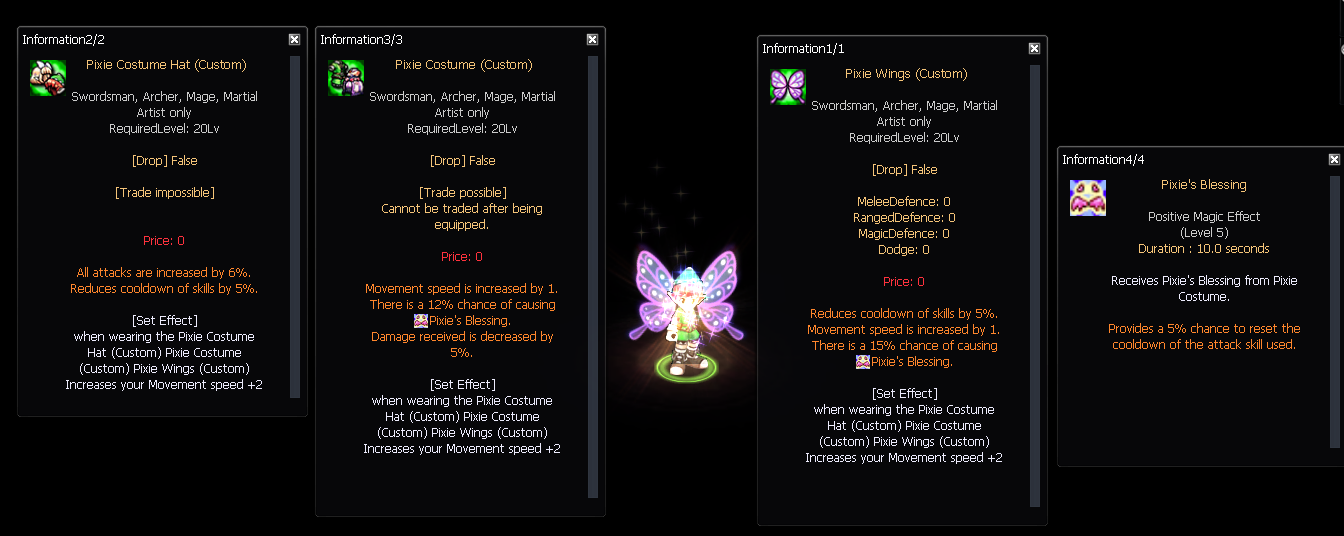Click the scrollbar in the Pixie's Blessing window
Screen dimensions: 1344x536
click(1334, 312)
